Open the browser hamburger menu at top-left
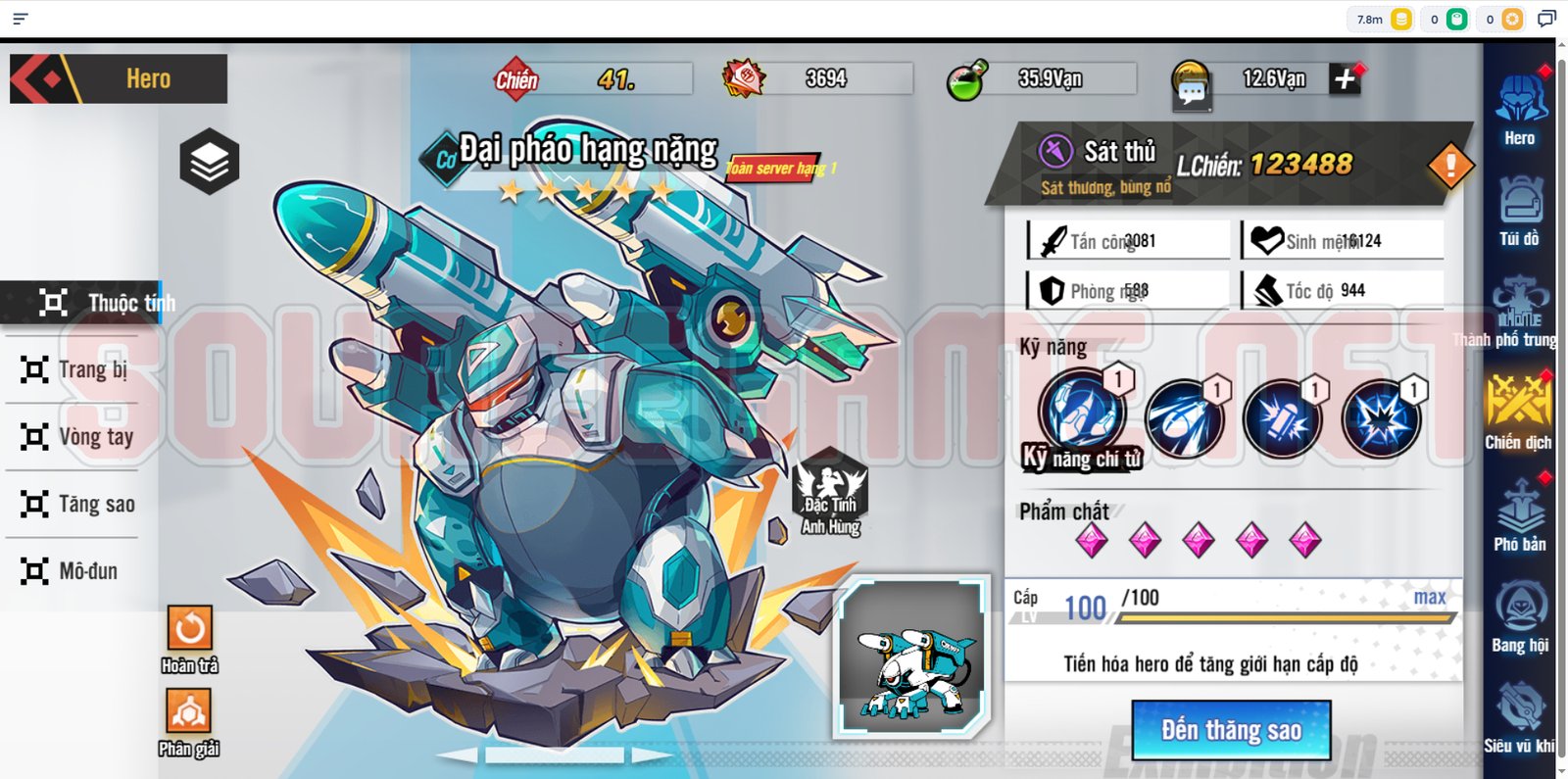1568x779 pixels. (20, 19)
